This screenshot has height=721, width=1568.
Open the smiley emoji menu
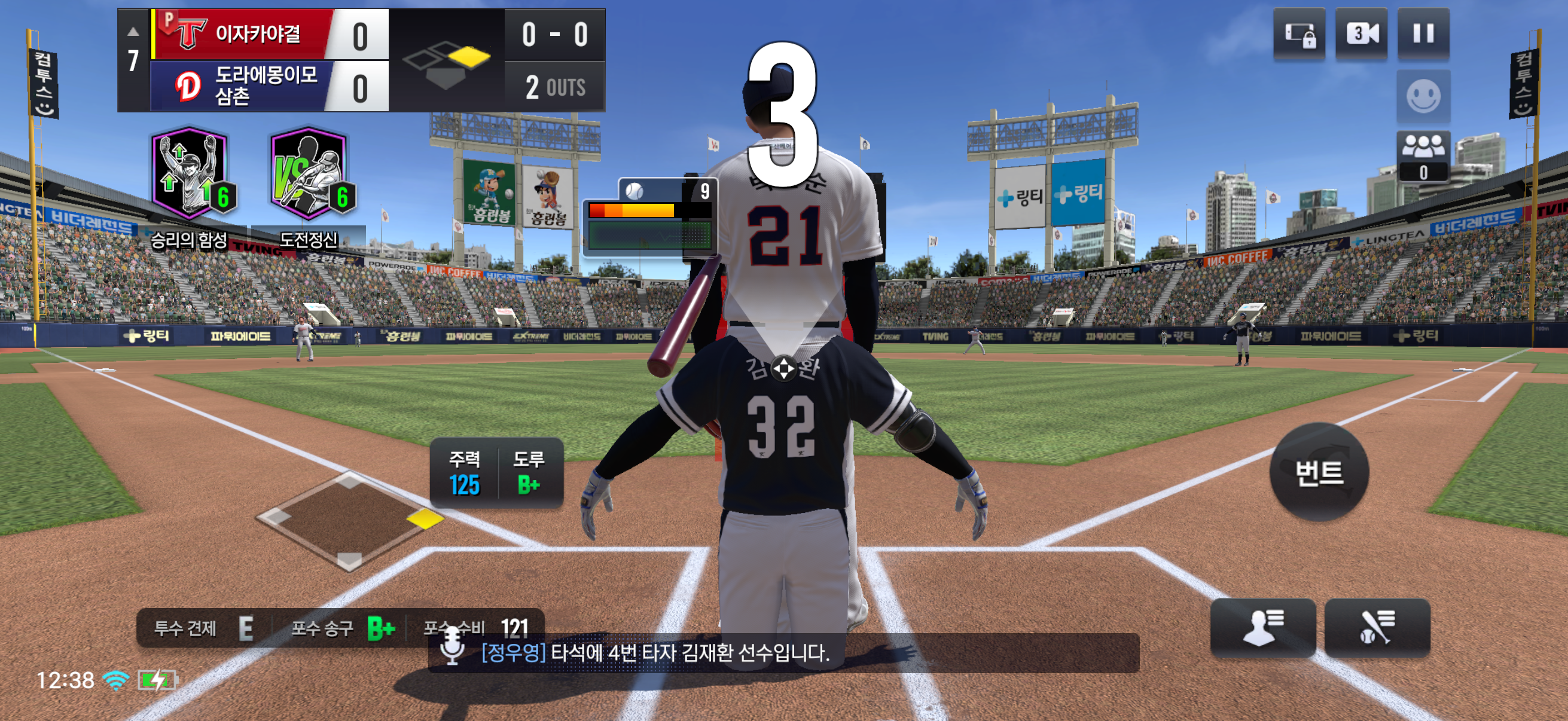point(1423,96)
